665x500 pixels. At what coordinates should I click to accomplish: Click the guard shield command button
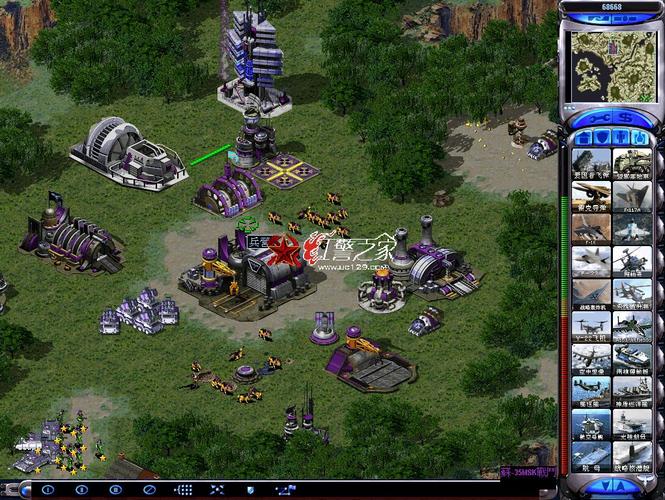[249, 490]
